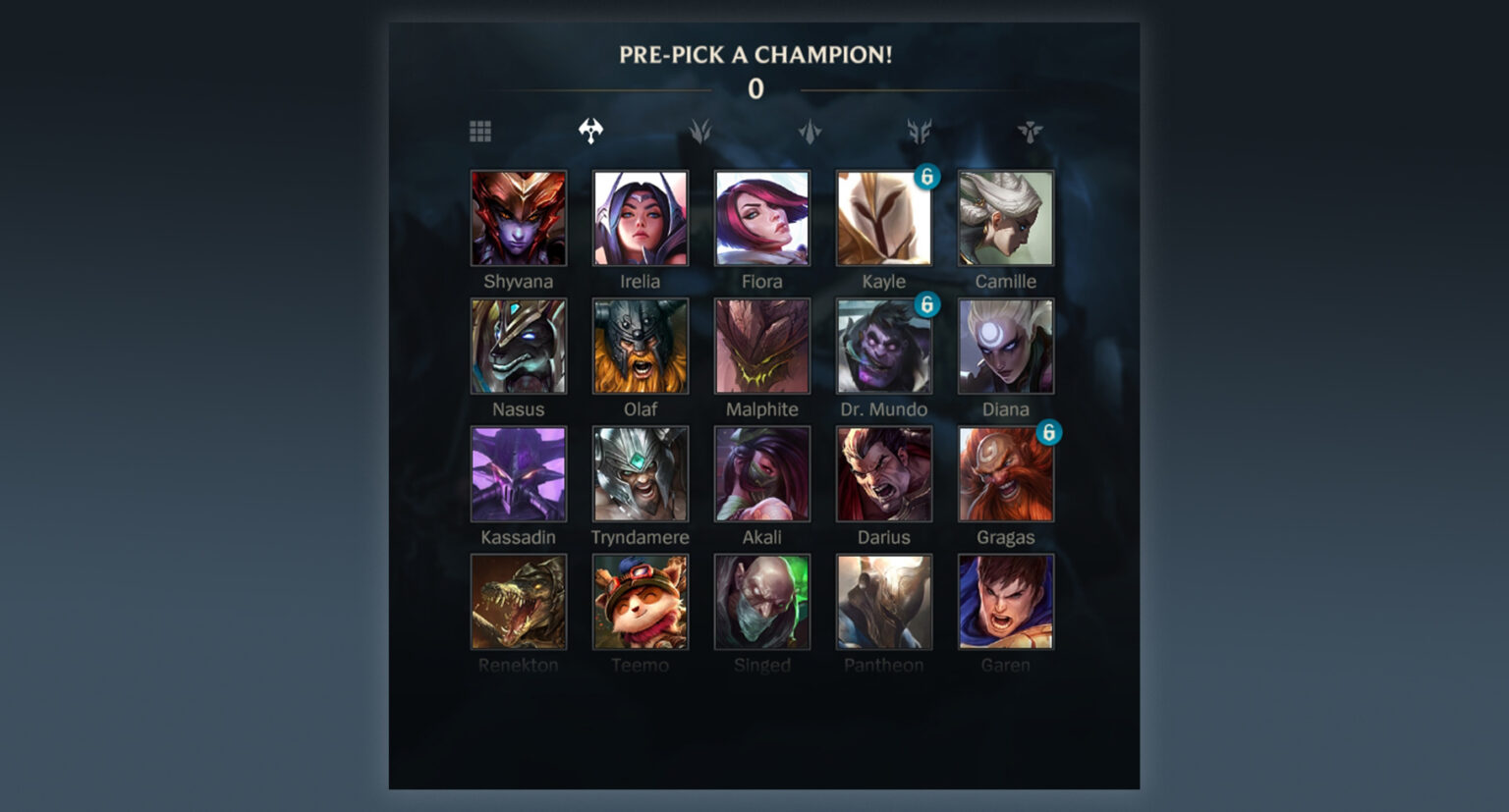This screenshot has height=812, width=1509.
Task: Select Fiora's champion portrait
Action: [x=762, y=218]
